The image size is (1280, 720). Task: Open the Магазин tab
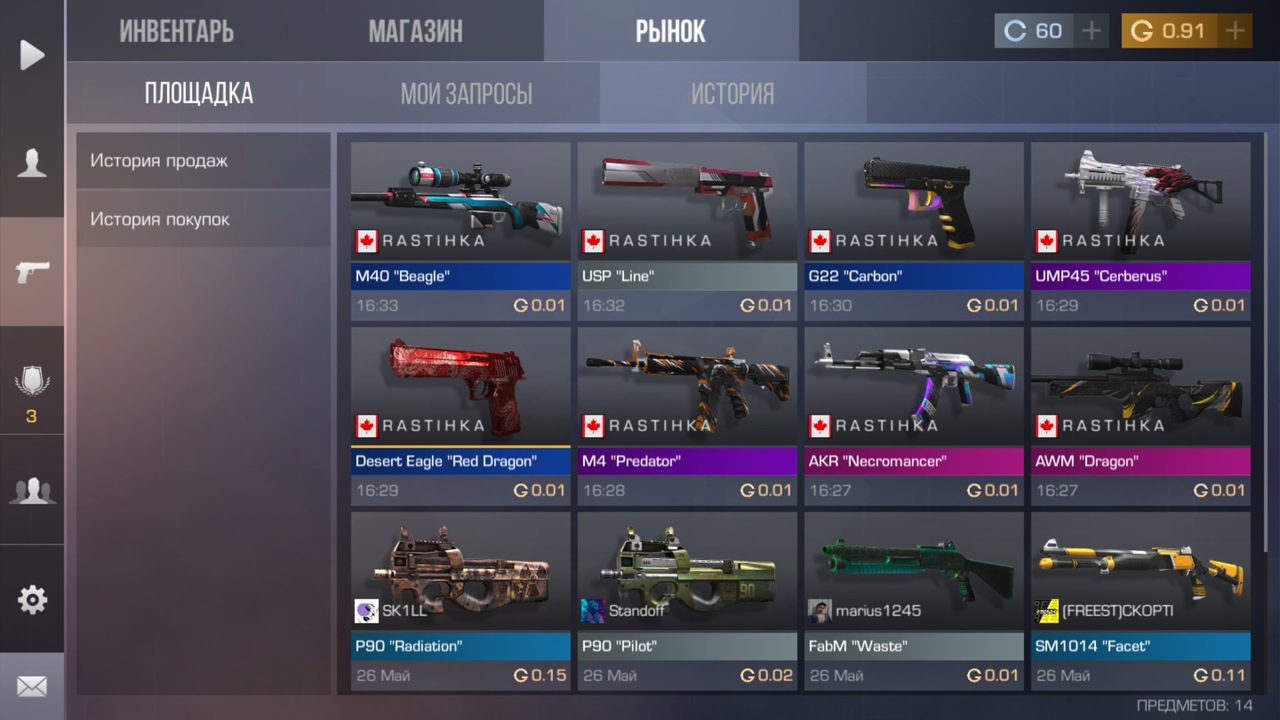[415, 31]
